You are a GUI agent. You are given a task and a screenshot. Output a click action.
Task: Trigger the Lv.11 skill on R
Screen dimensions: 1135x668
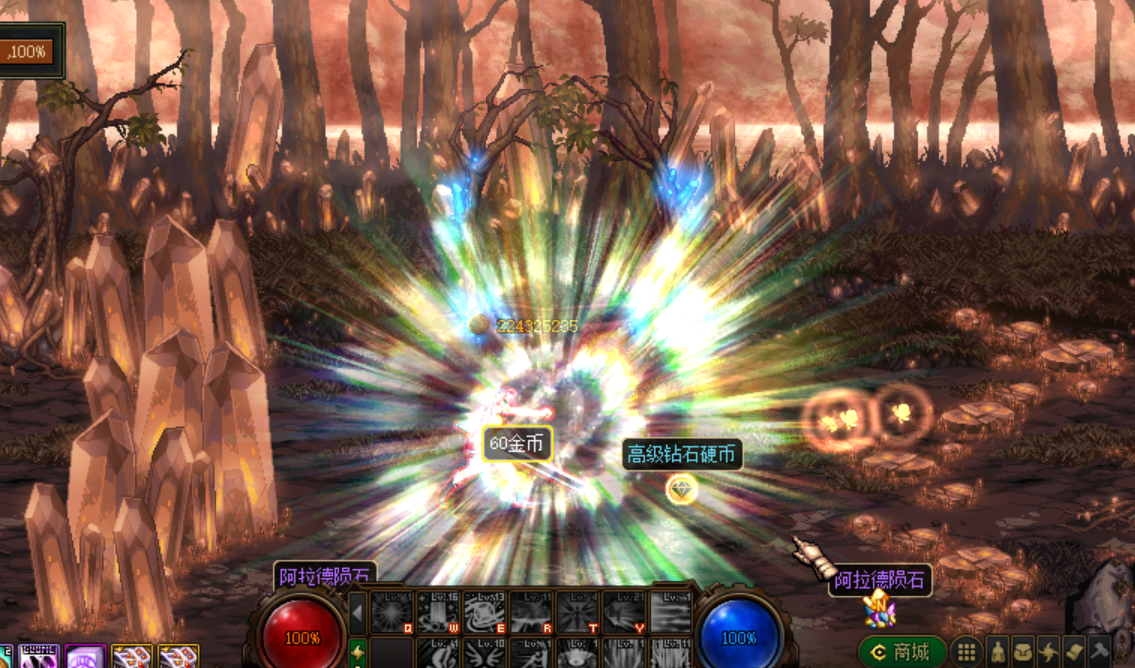coord(531,612)
